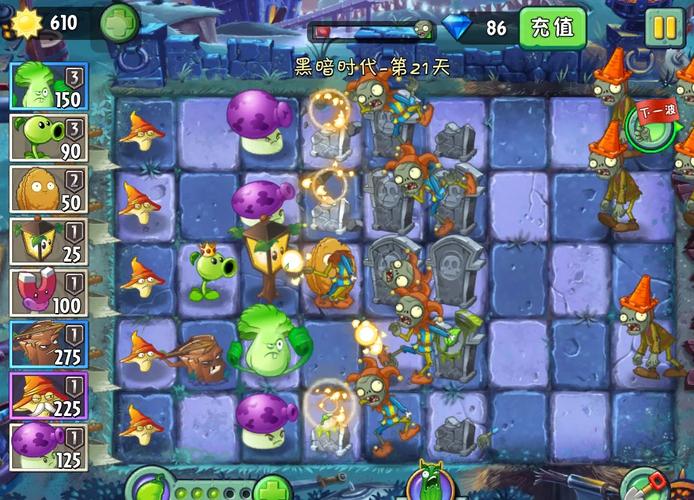Select the Torchwood seed packet
This screenshot has width=694, height=500.
[48, 345]
